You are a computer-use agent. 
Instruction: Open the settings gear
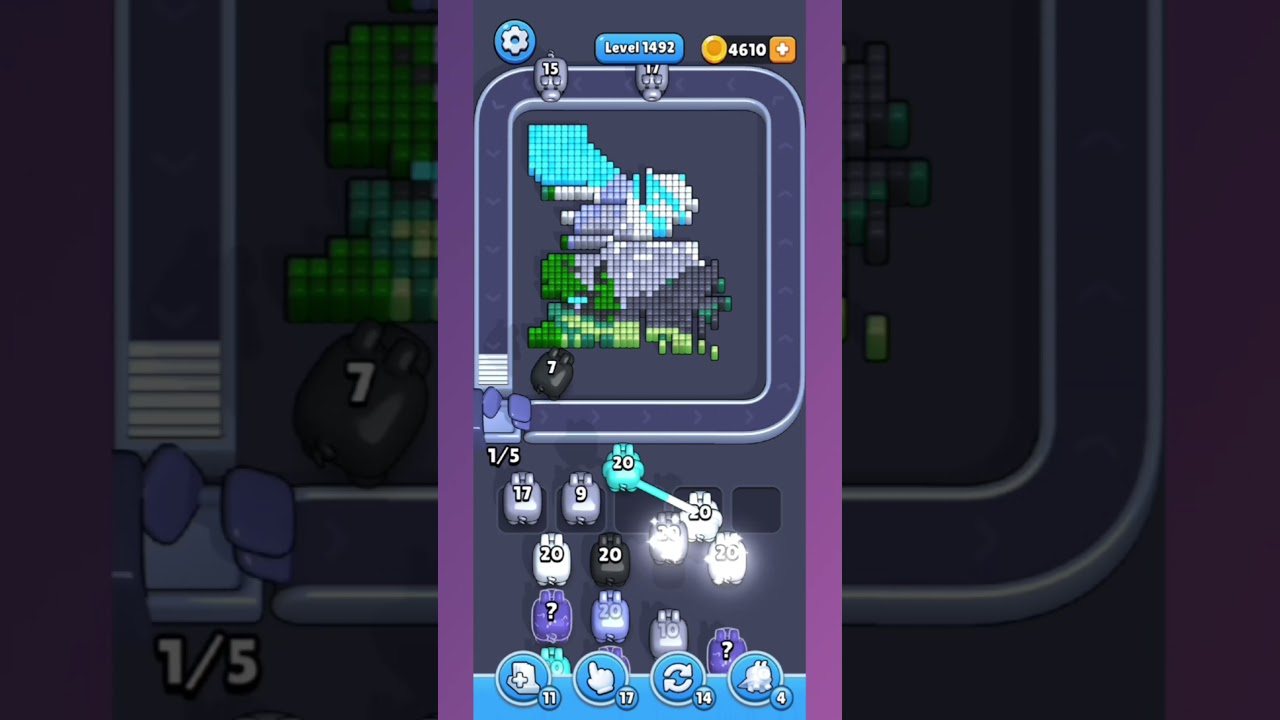click(x=515, y=42)
